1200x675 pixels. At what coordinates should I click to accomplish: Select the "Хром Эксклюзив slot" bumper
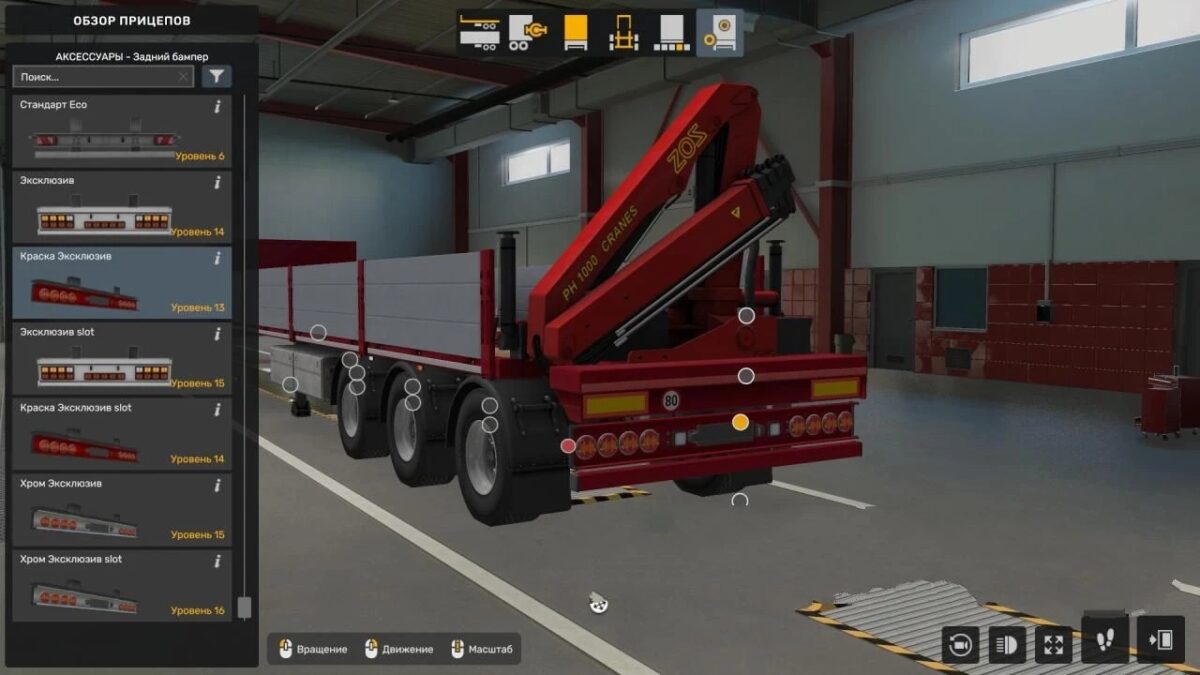pos(120,587)
